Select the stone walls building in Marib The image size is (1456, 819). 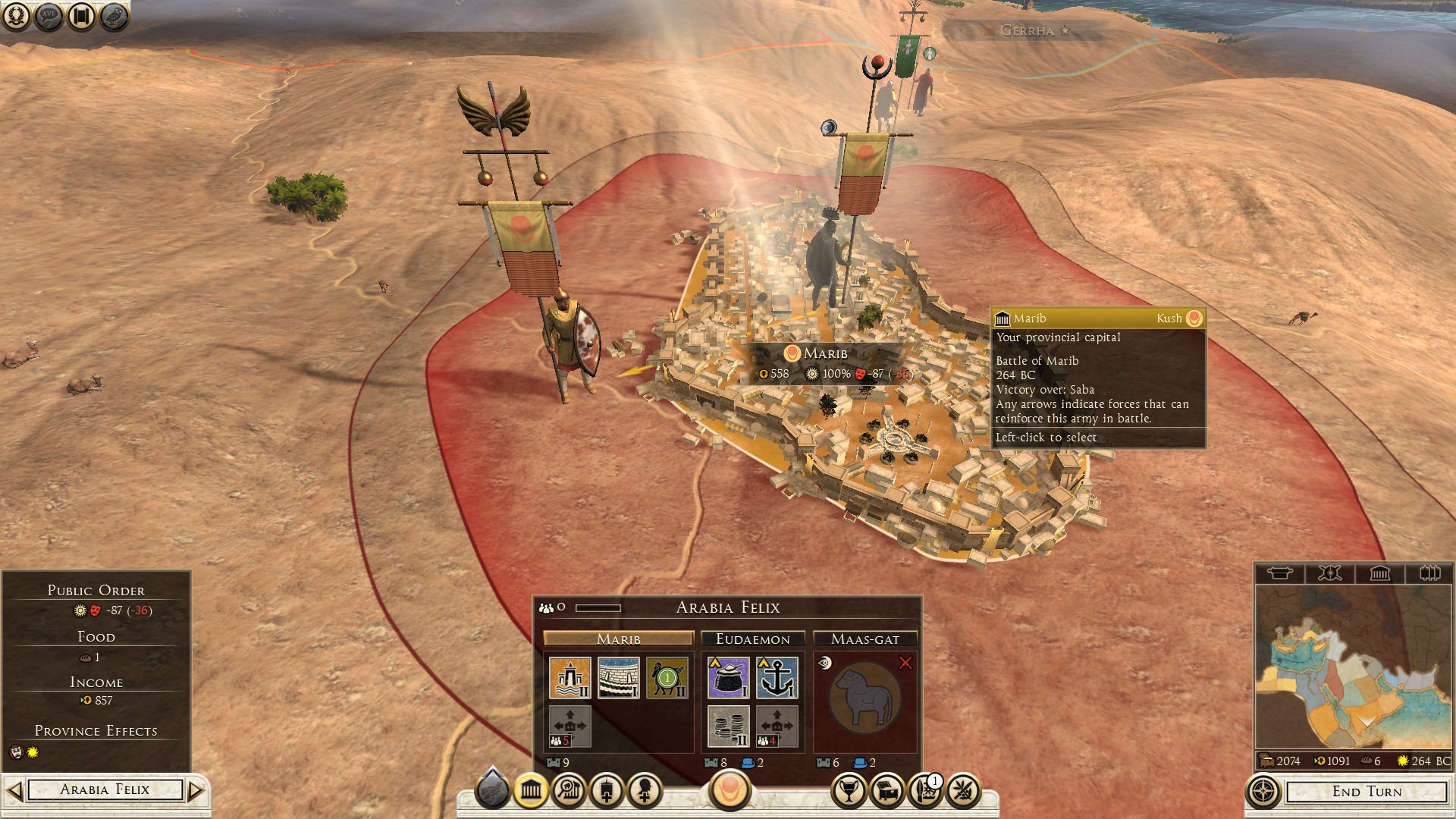tap(618, 677)
